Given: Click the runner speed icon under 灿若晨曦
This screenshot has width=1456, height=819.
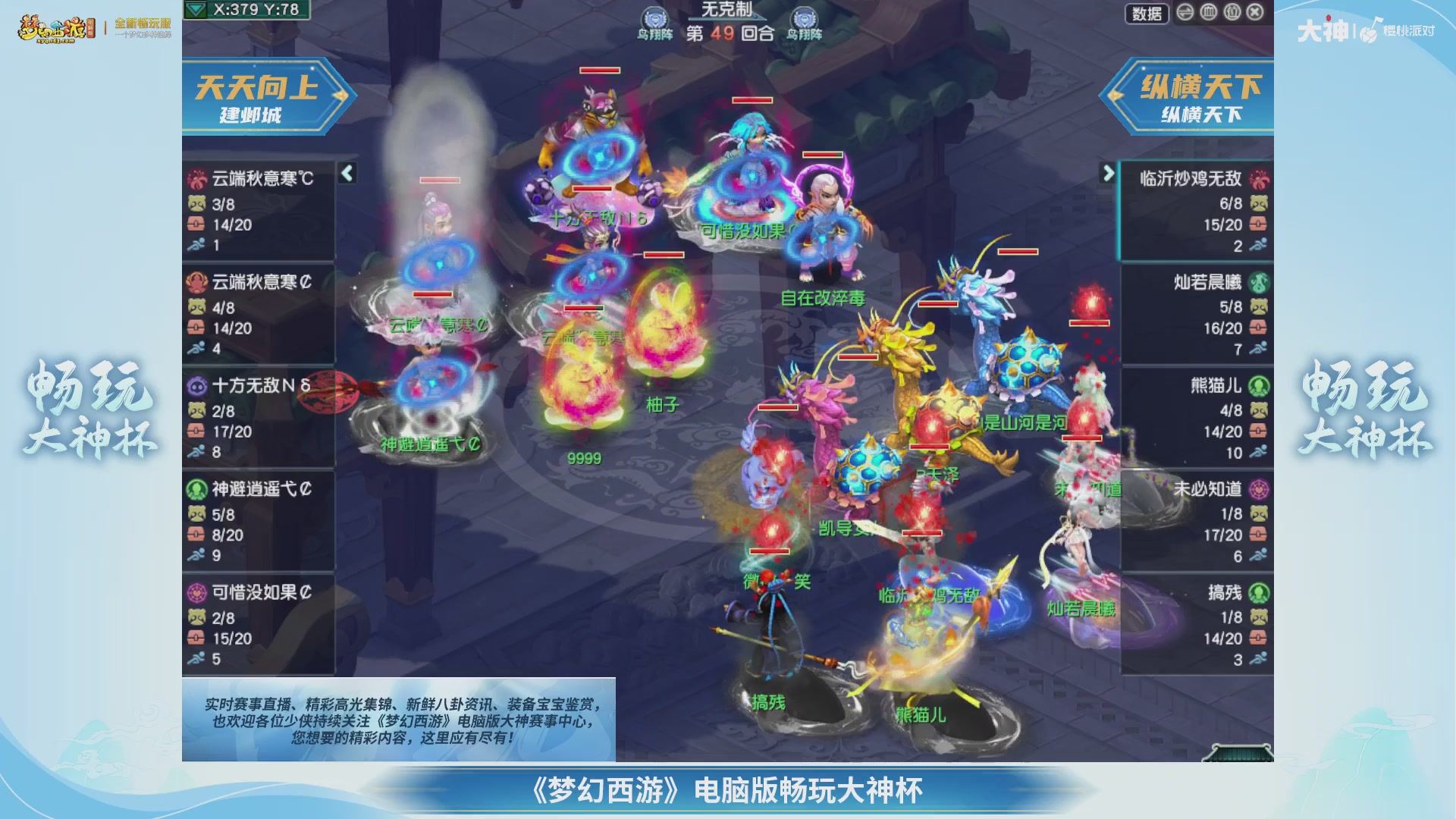Looking at the screenshot, I should pyautogui.click(x=1257, y=350).
